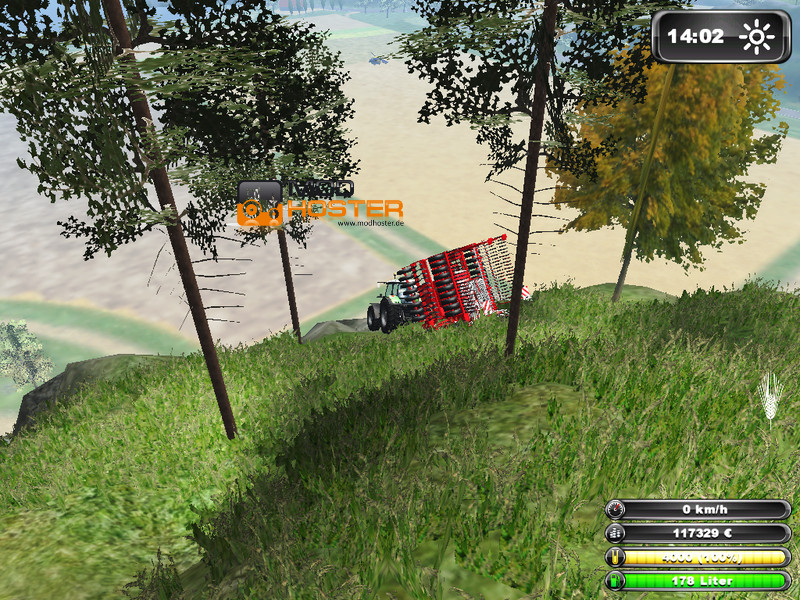Click the speedometer gauge icon
Image resolution: width=800 pixels, height=600 pixels.
tap(616, 510)
